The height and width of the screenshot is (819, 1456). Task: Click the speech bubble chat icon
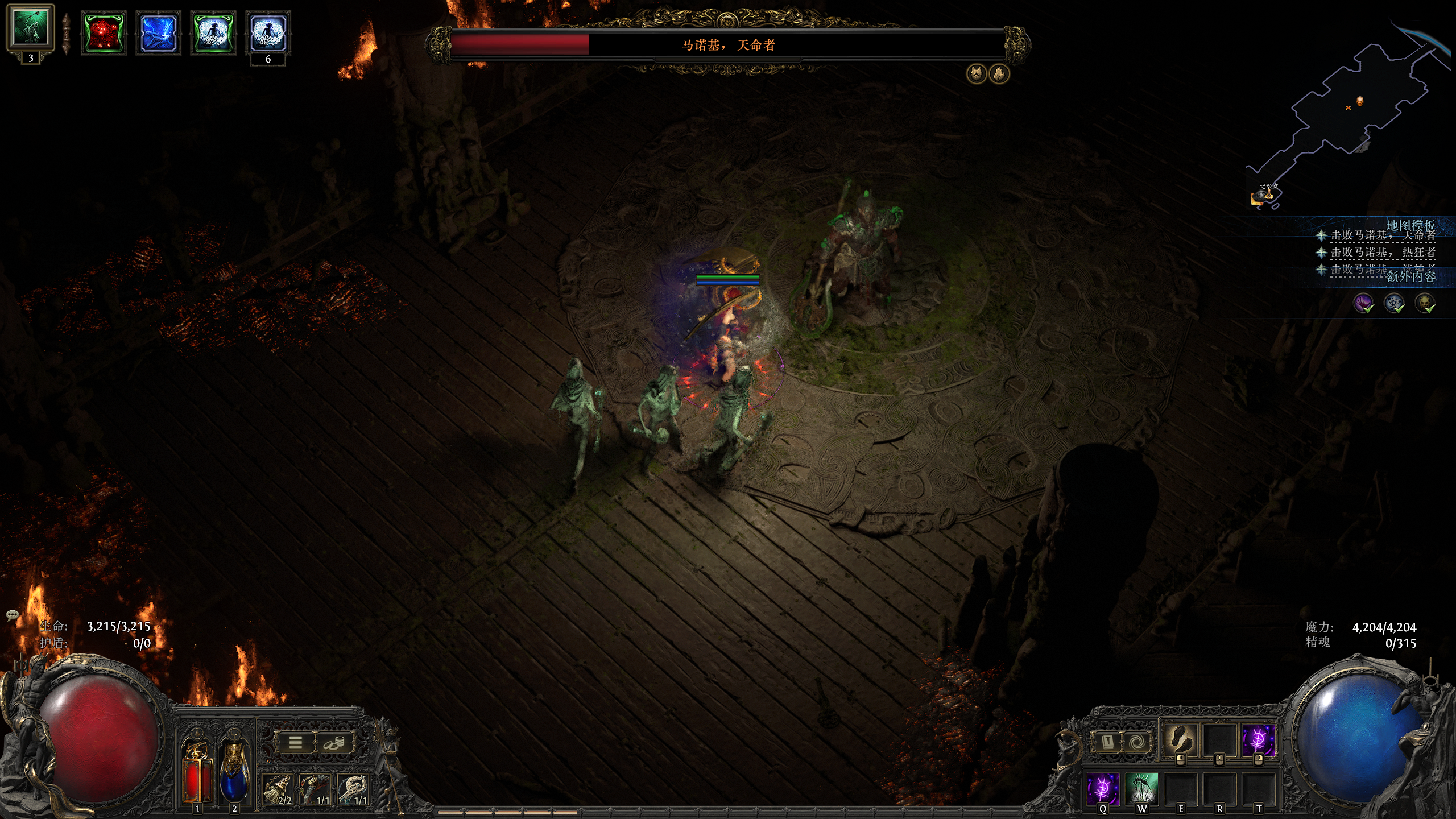[13, 615]
